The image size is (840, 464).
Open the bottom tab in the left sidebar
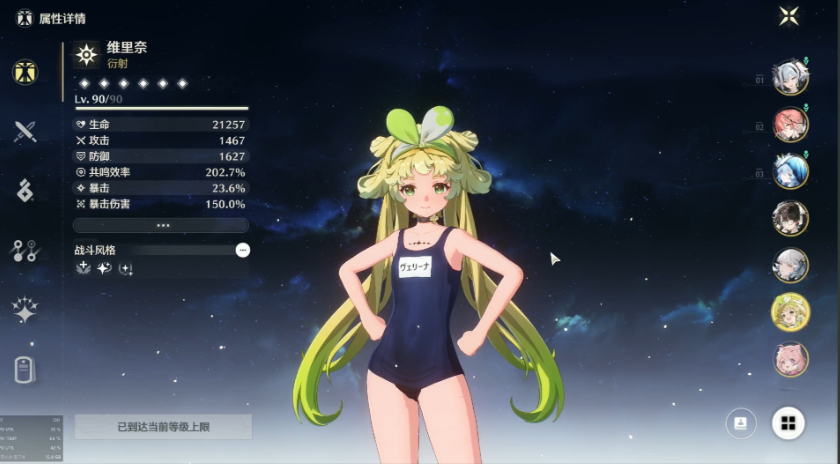[x=25, y=369]
